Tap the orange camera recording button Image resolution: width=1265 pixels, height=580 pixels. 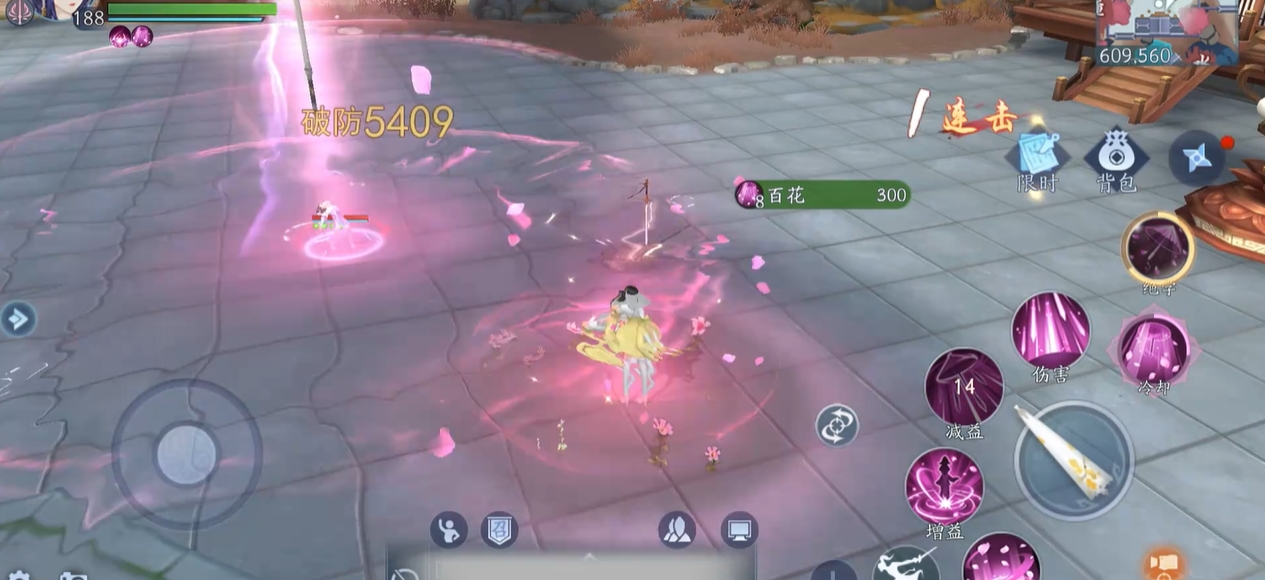click(x=1162, y=565)
